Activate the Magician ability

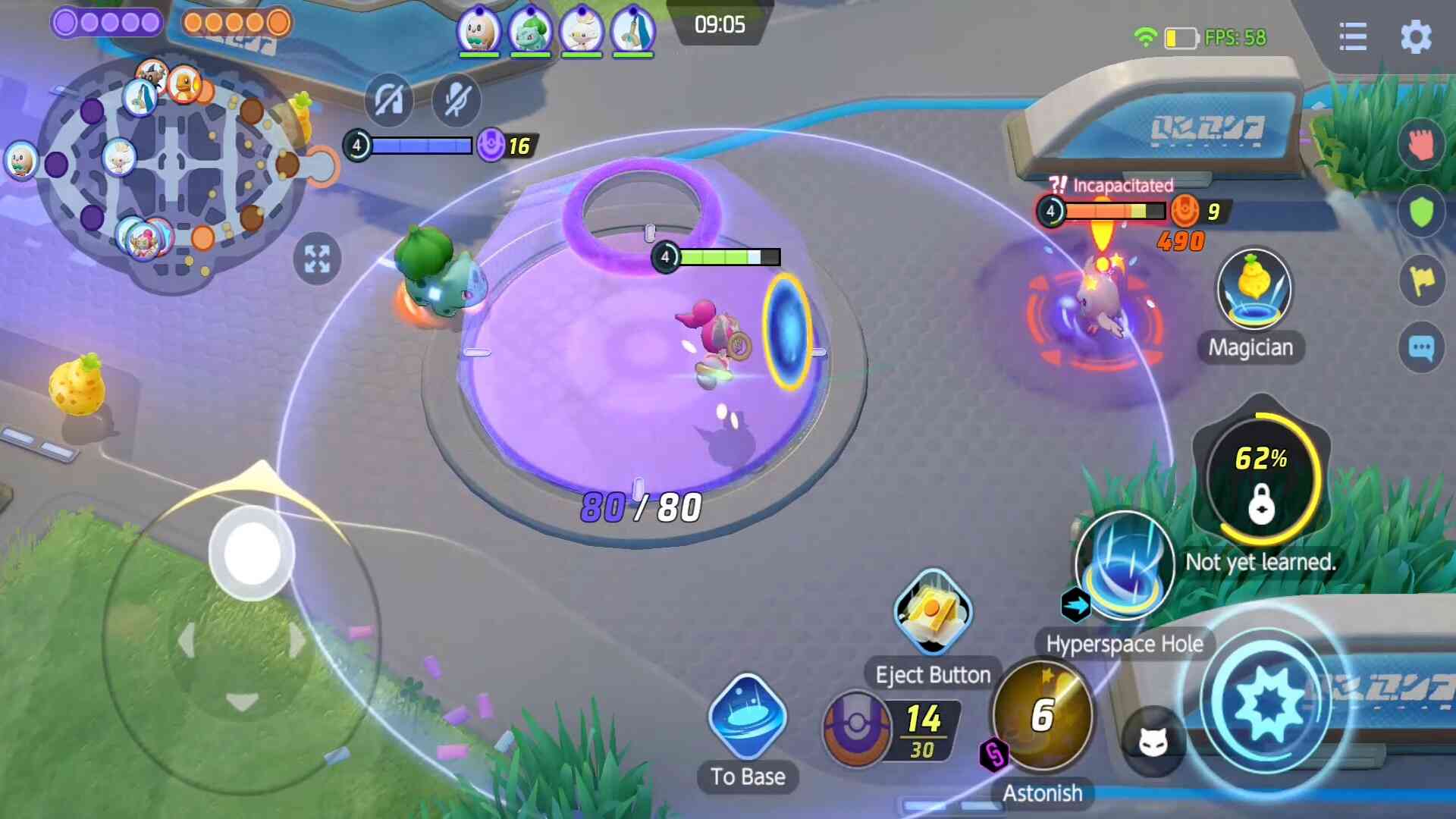click(1253, 292)
